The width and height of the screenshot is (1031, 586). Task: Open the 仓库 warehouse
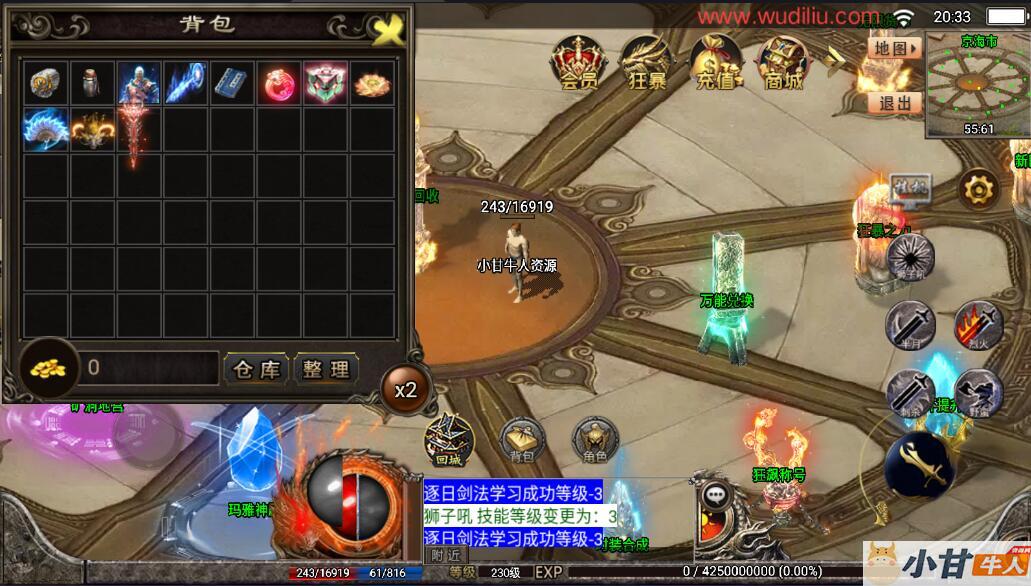257,368
